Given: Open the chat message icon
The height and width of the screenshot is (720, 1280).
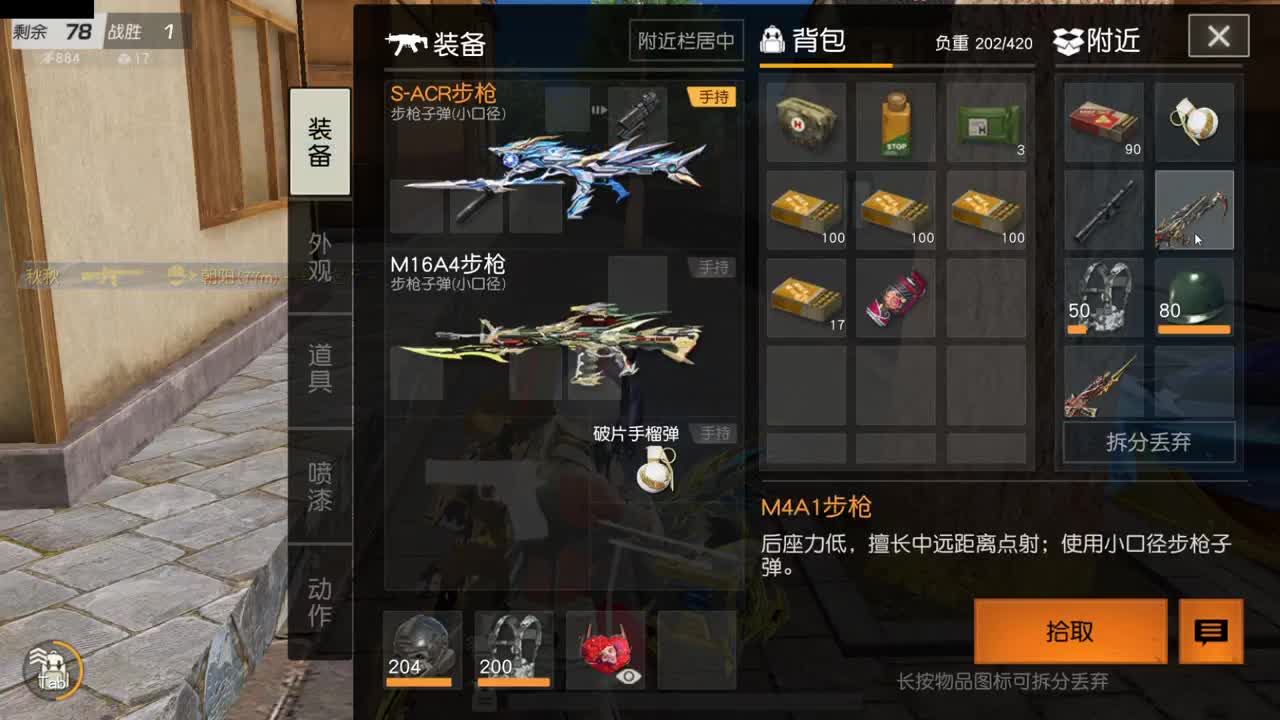Looking at the screenshot, I should tap(1213, 632).
